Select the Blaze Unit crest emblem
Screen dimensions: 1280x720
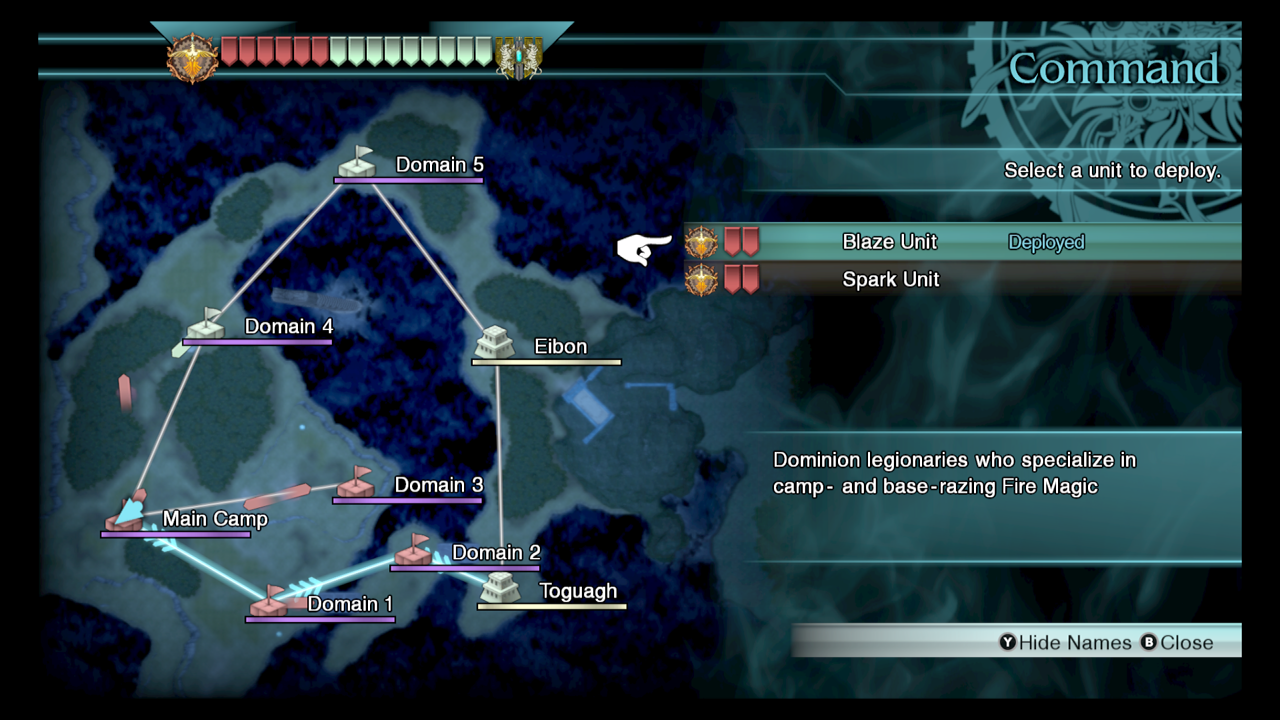(700, 241)
